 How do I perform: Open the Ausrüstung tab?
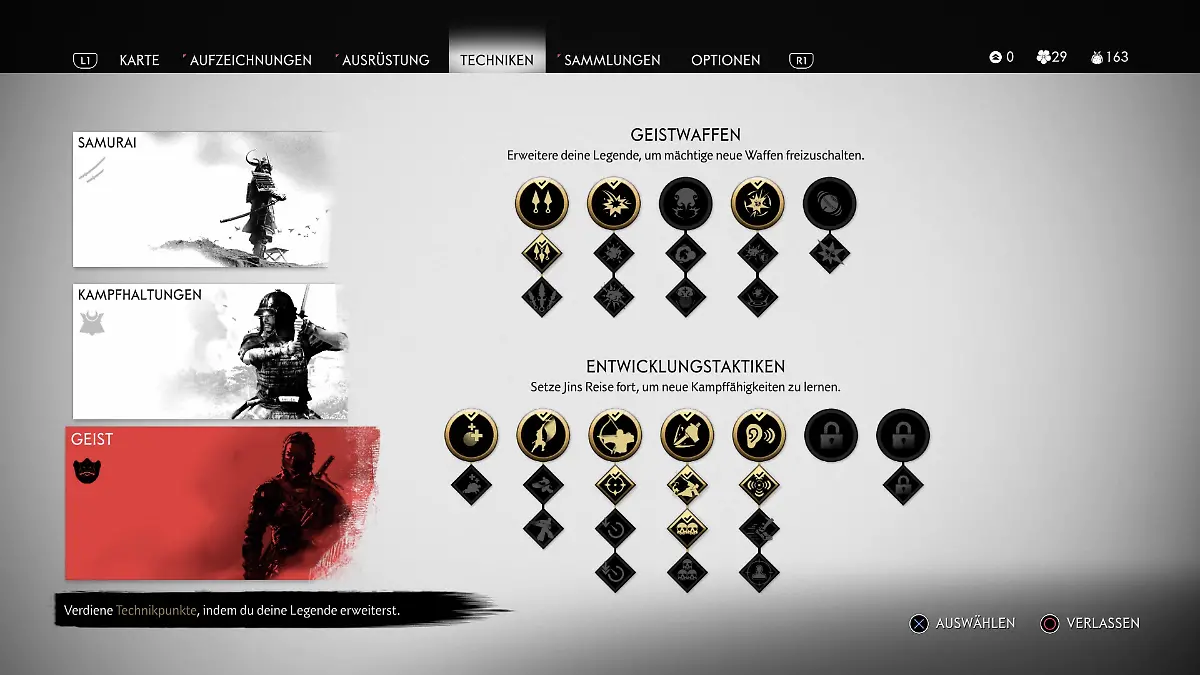pos(385,60)
